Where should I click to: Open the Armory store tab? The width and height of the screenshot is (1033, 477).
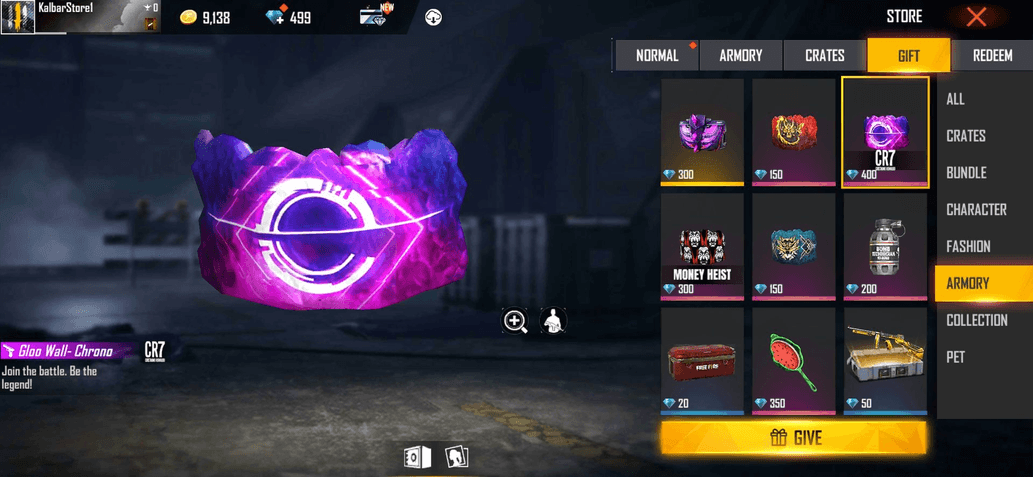point(741,56)
